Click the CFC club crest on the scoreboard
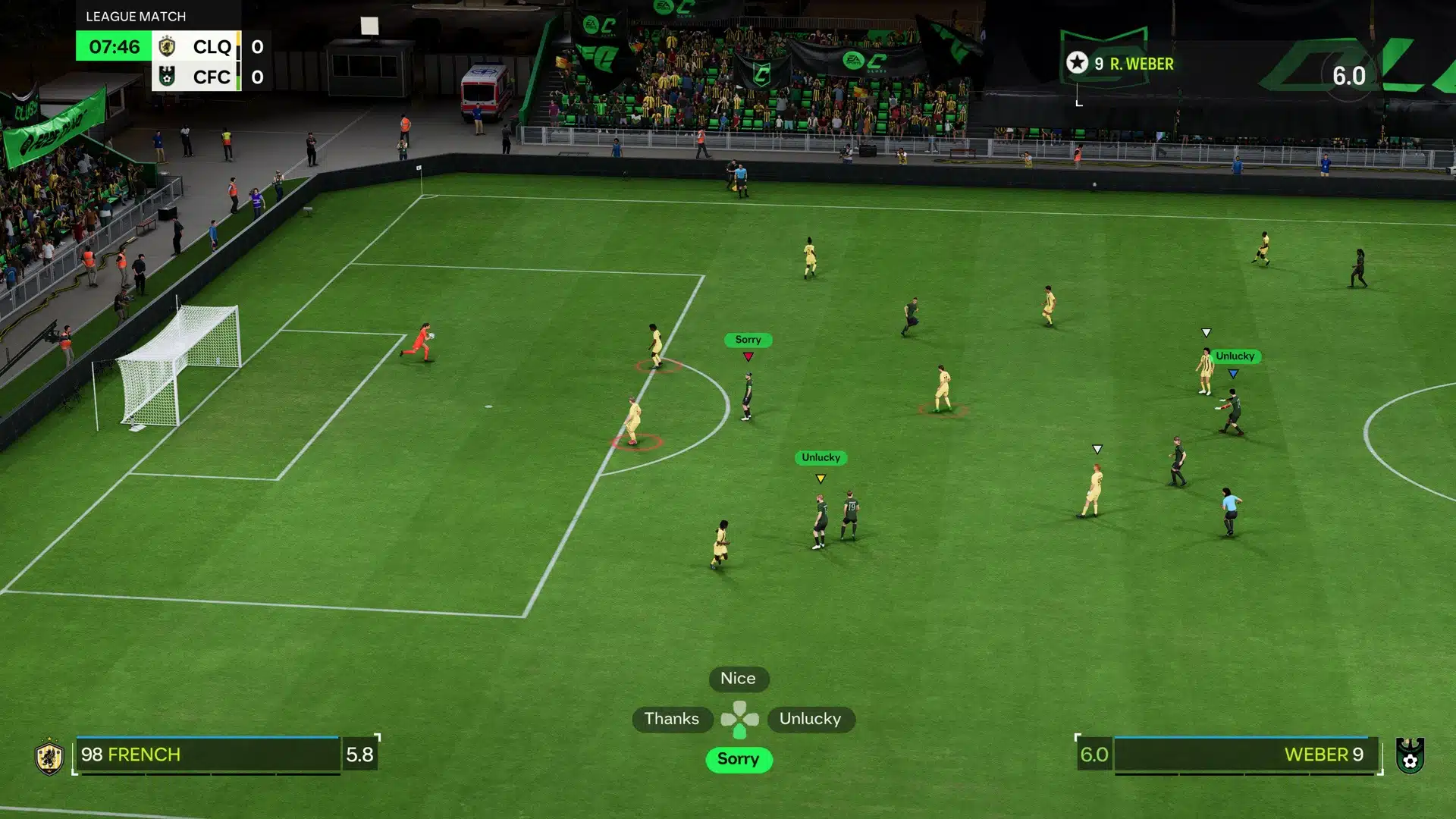Screen dimensions: 1456x819 pyautogui.click(x=168, y=77)
